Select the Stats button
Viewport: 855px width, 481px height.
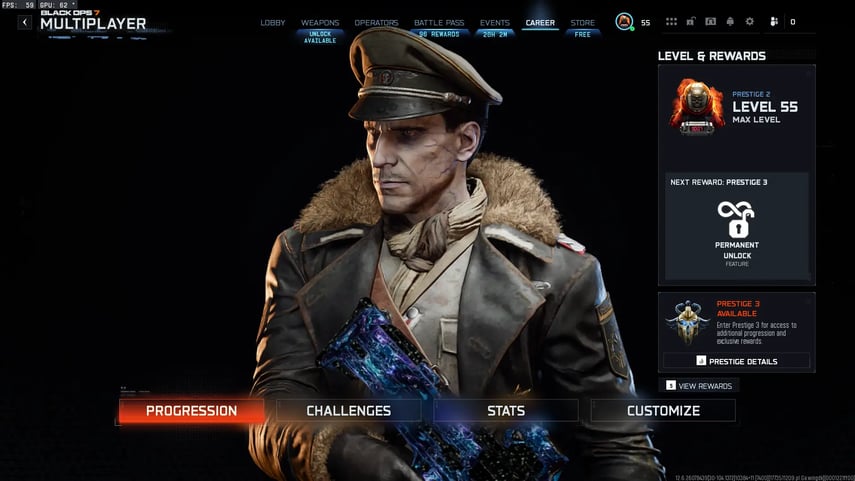pos(506,410)
